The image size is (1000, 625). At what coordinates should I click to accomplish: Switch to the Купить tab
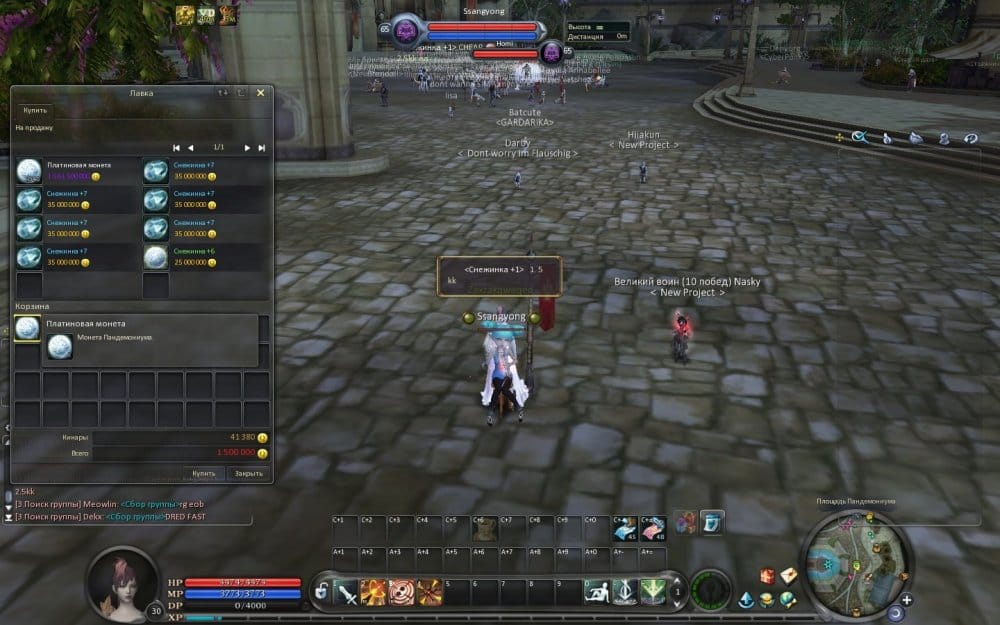click(x=35, y=110)
